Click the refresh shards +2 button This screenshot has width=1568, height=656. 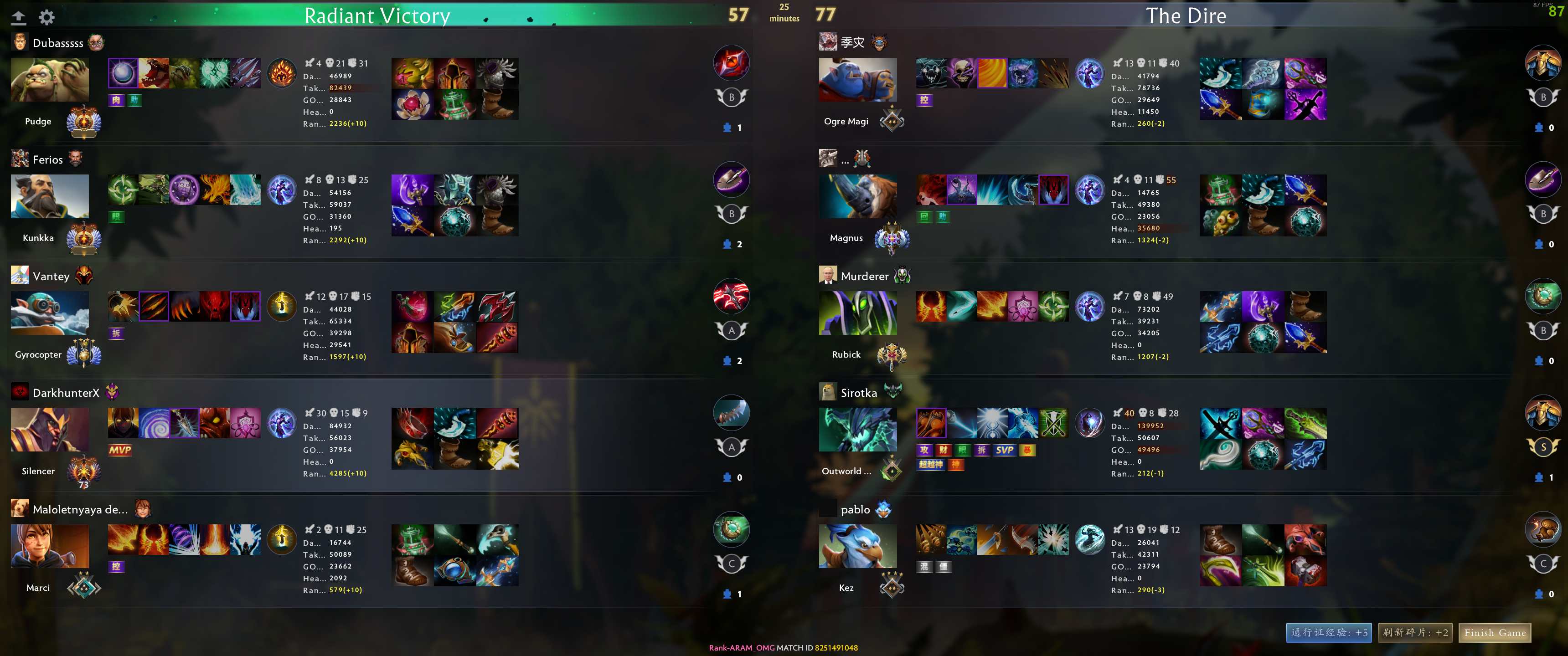click(1415, 633)
